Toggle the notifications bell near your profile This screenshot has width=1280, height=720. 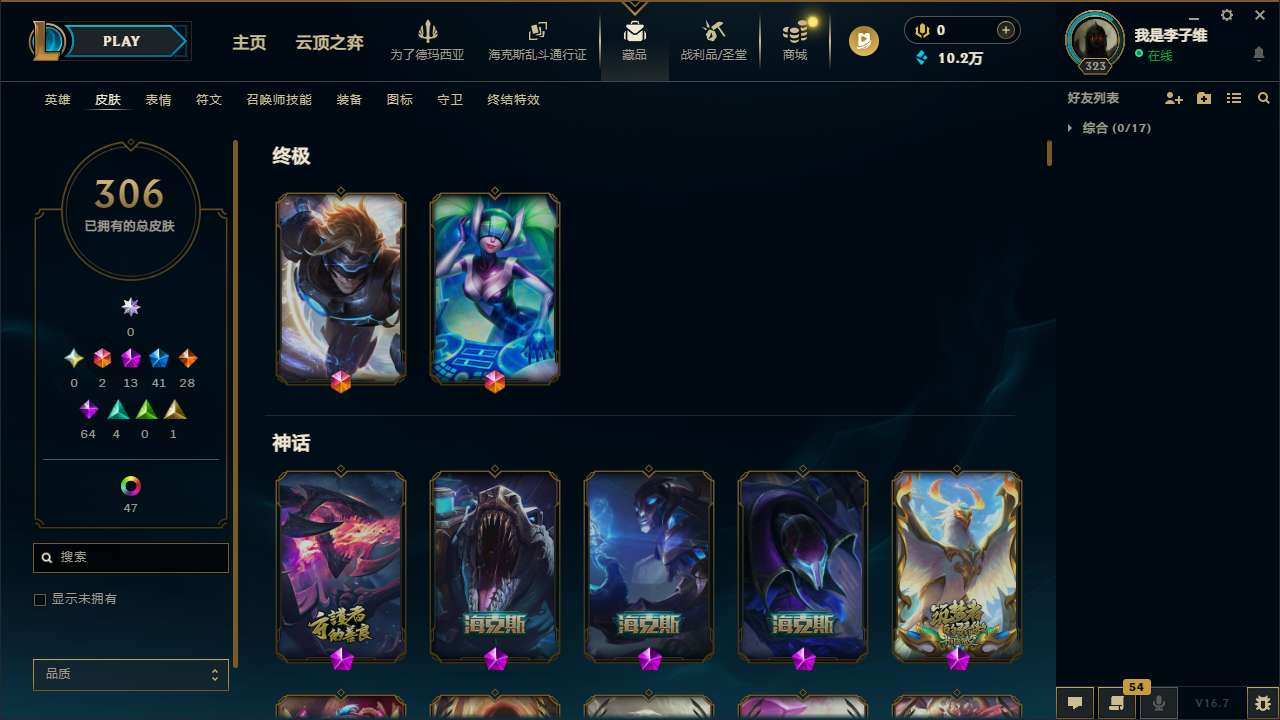[1259, 55]
